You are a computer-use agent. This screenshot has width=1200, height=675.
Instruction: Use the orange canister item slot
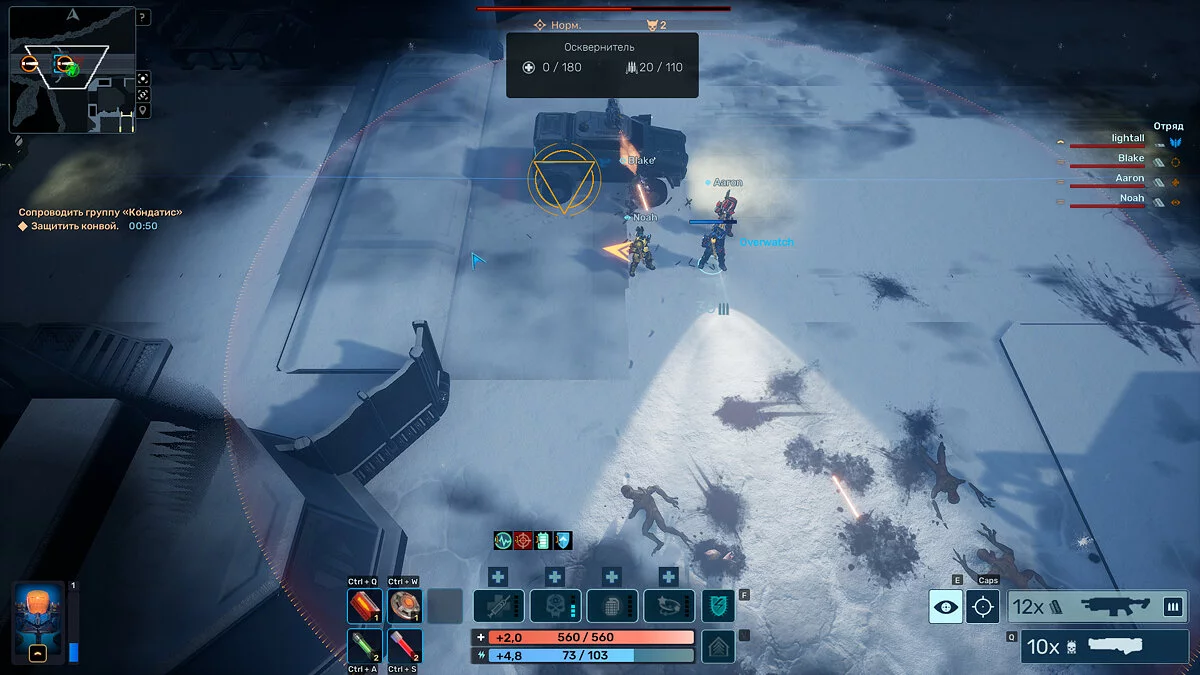tap(363, 606)
